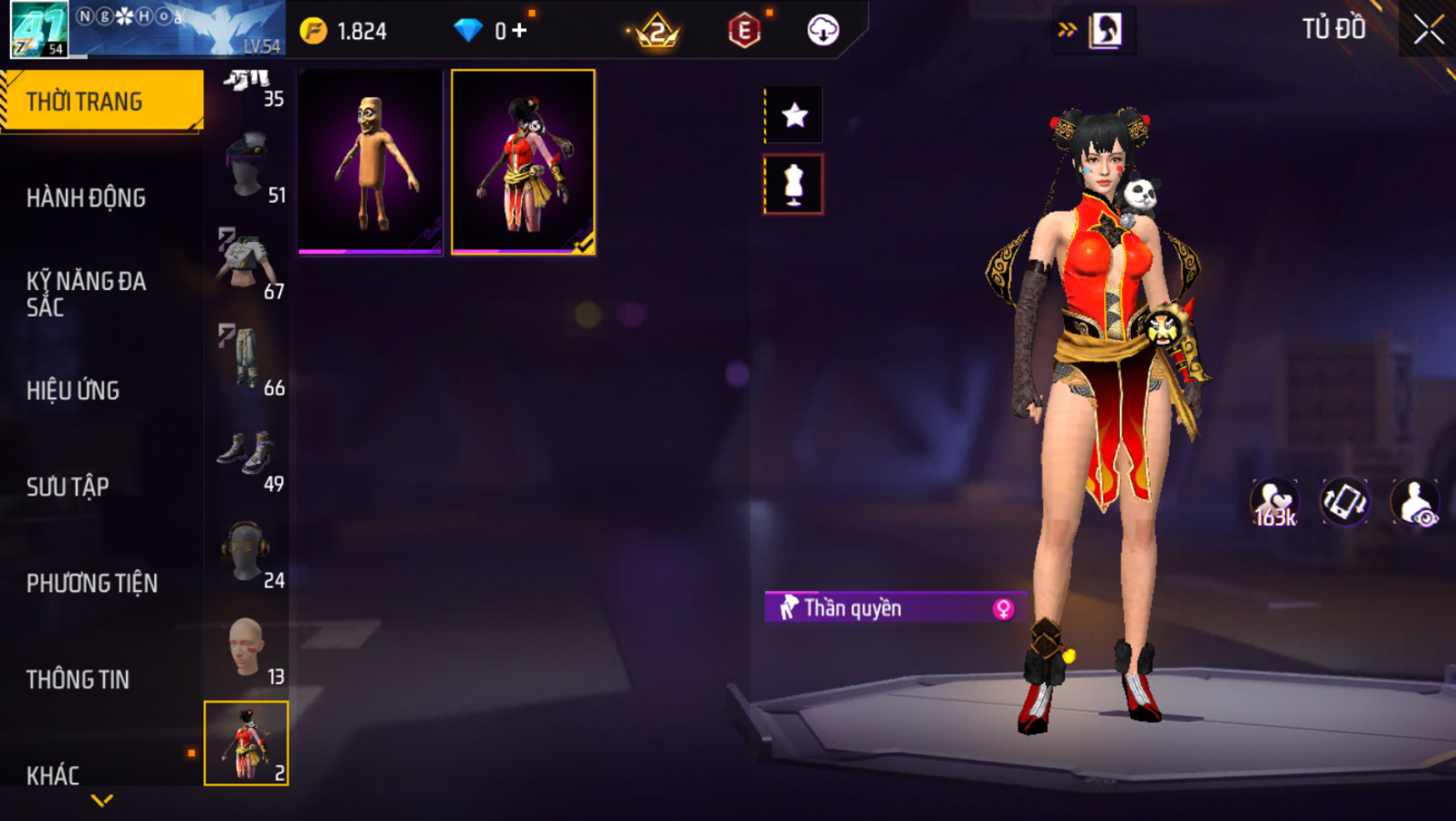The height and width of the screenshot is (821, 1456).
Task: Close the Tủ Đồ wardrobe screen
Action: pyautogui.click(x=1428, y=31)
